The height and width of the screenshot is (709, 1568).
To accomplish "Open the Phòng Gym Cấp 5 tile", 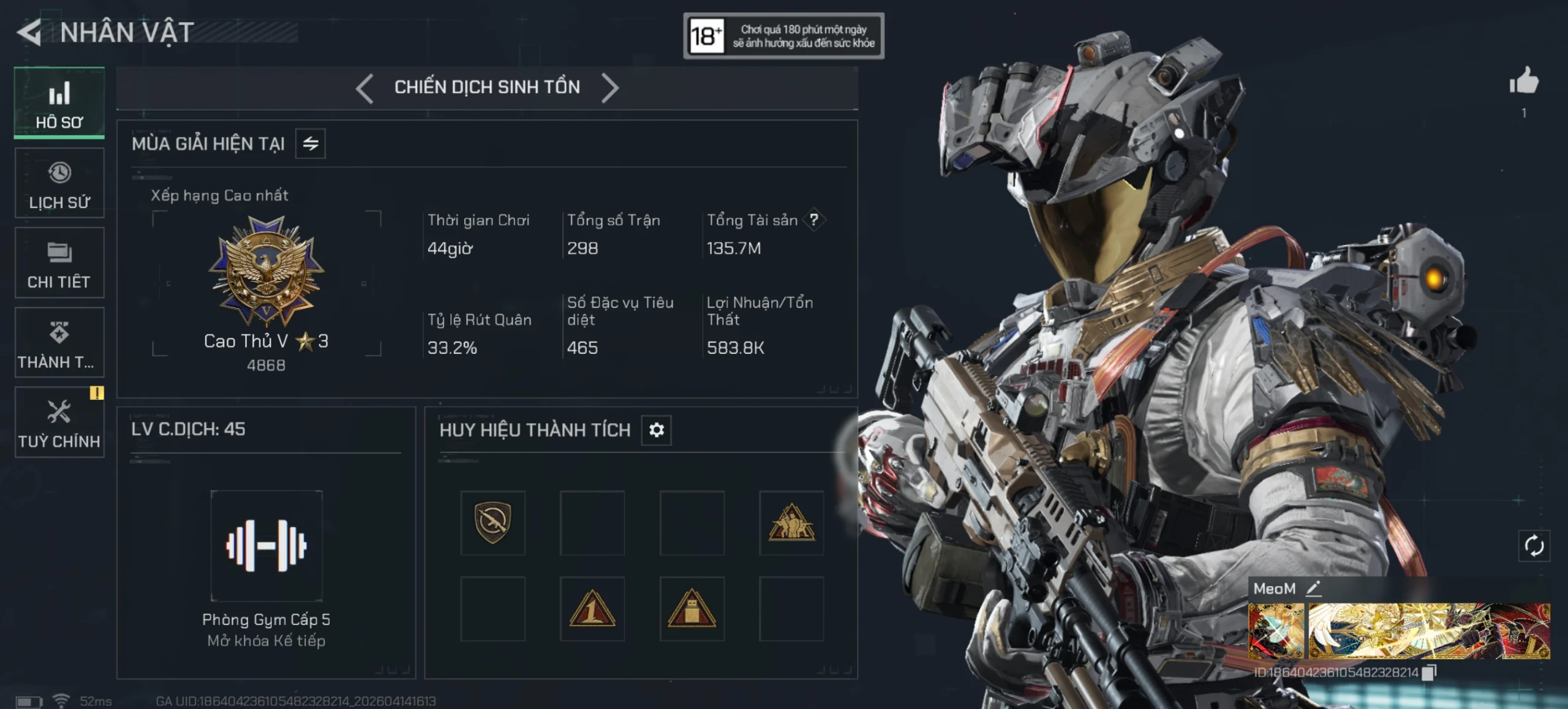I will pyautogui.click(x=266, y=546).
